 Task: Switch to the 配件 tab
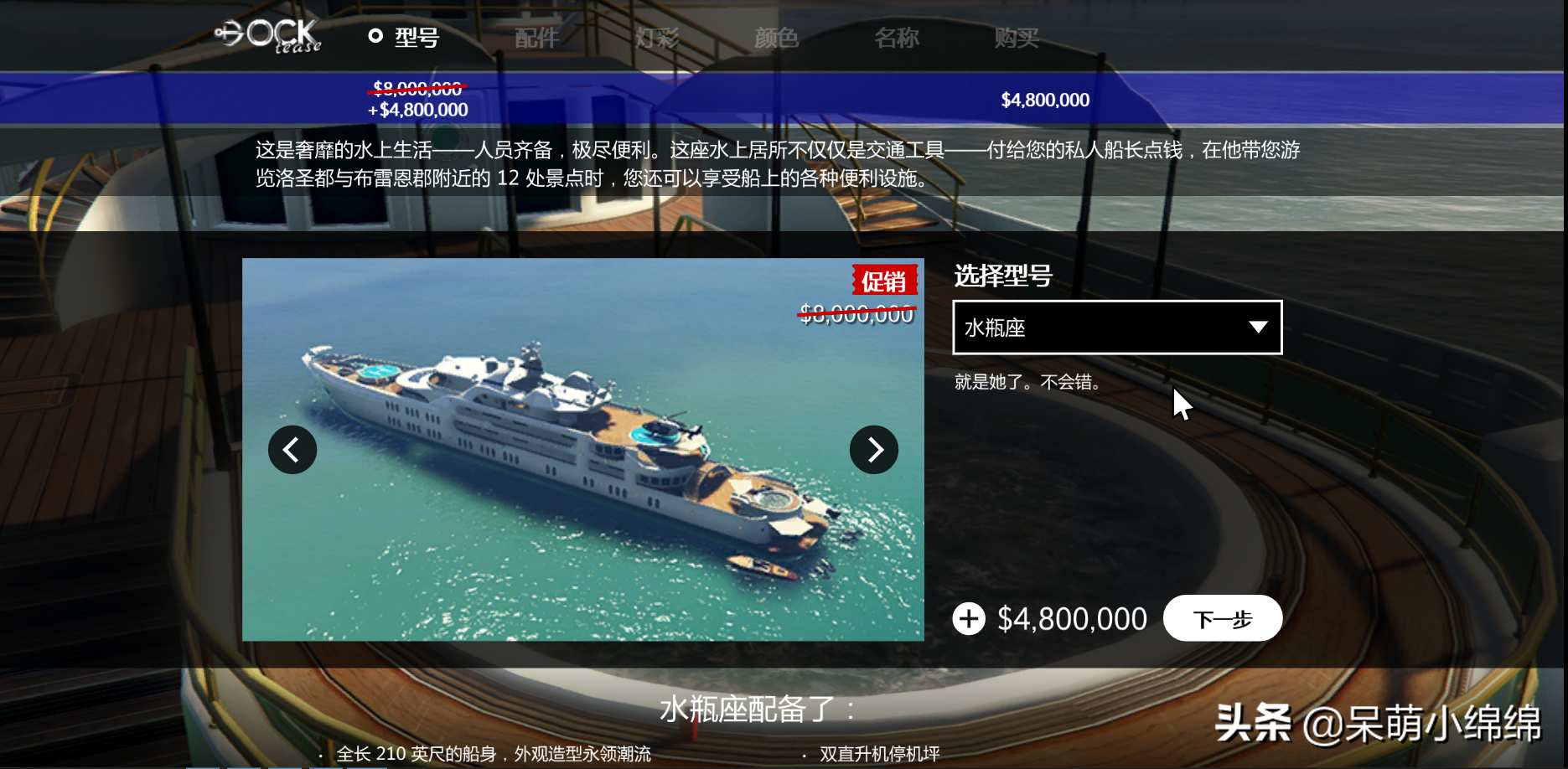pos(536,37)
